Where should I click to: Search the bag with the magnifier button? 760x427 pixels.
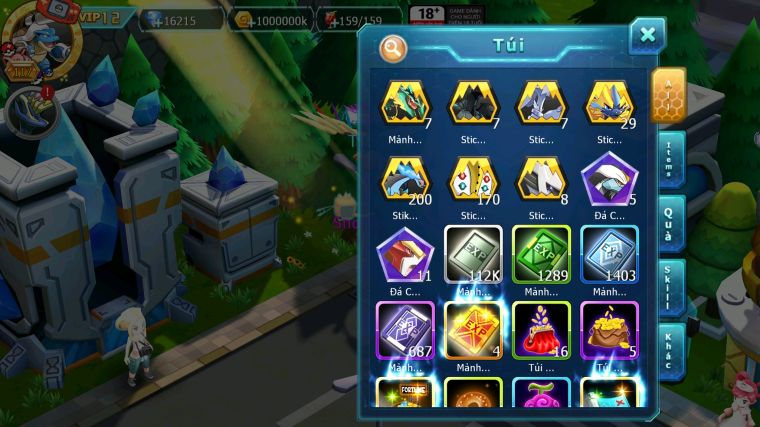point(394,47)
